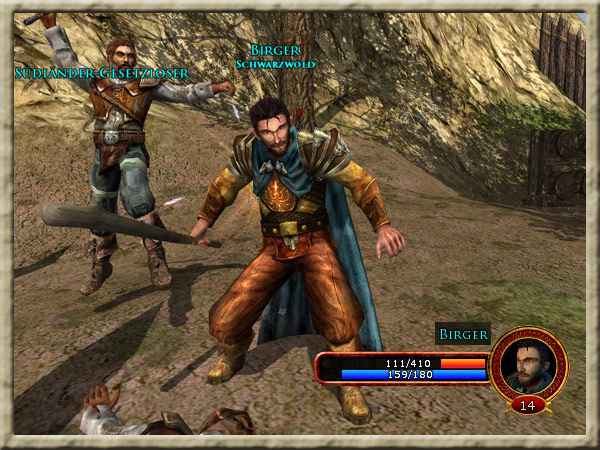Click the Birger Schwarzwold floating nameplate

click(275, 56)
